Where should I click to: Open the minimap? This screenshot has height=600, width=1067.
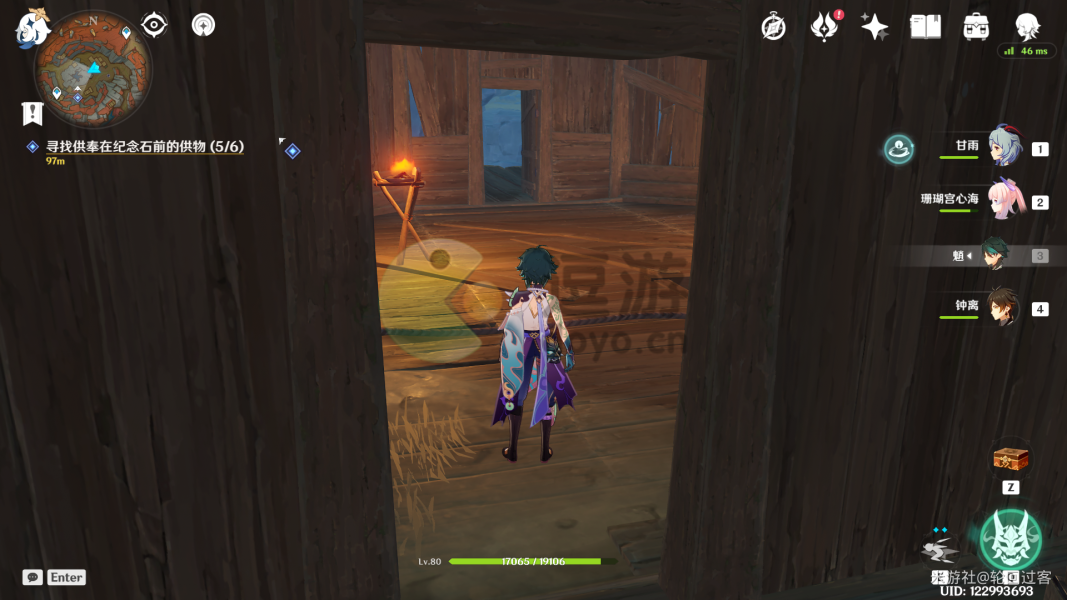pos(93,68)
